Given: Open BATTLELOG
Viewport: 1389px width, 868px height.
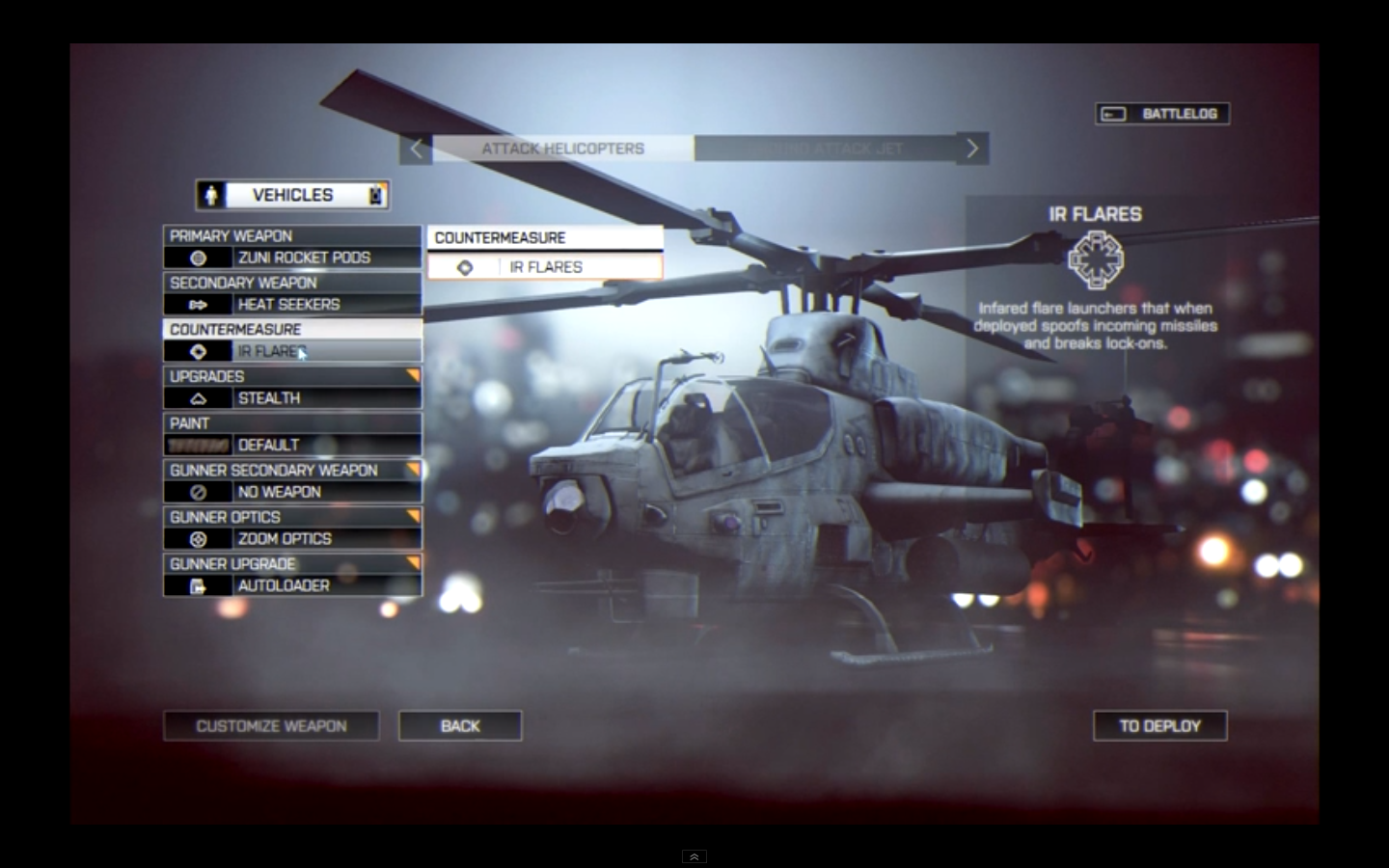Looking at the screenshot, I should coord(1161,113).
